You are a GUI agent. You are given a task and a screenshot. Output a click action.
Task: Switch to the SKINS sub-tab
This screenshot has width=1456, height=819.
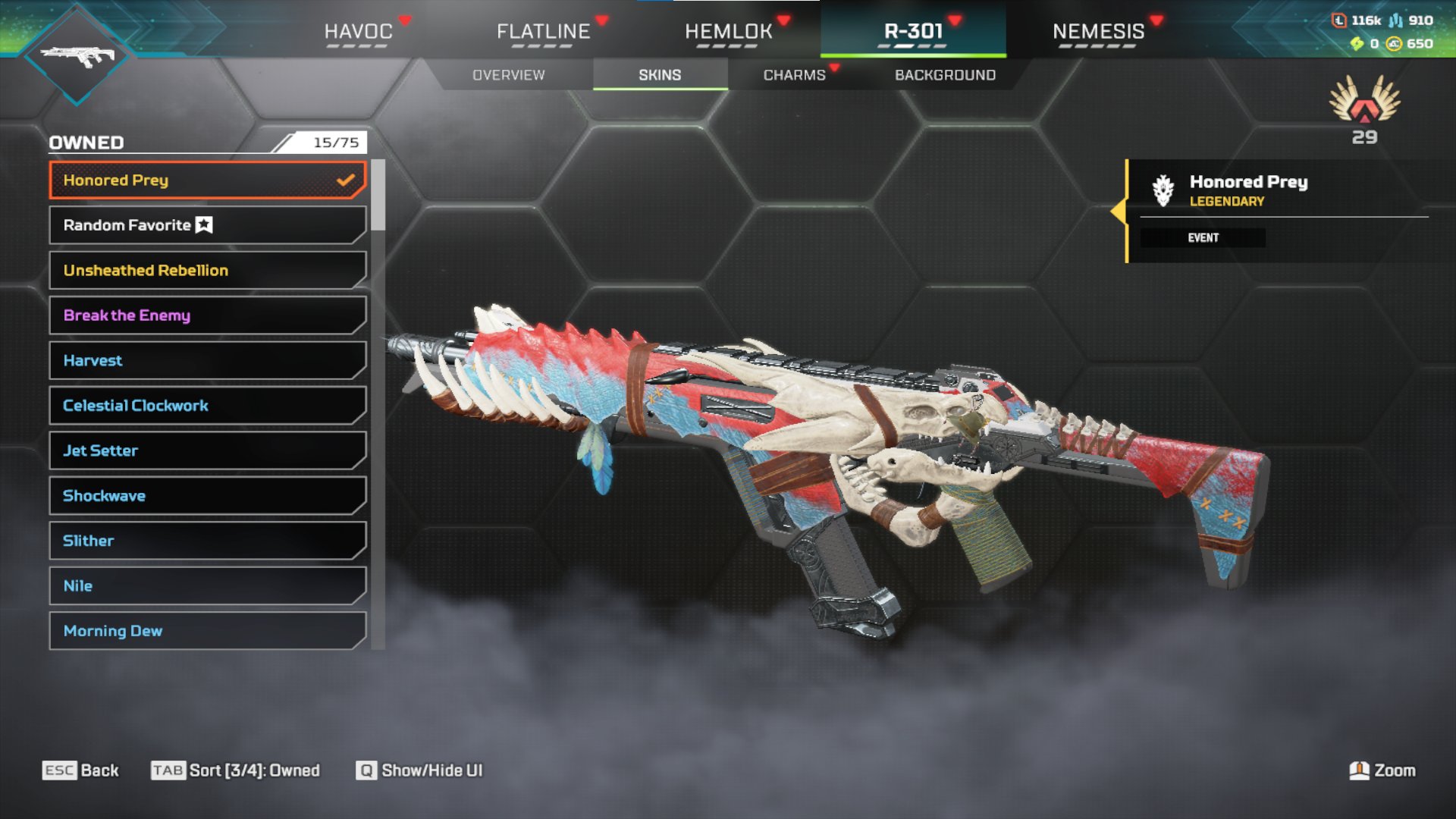[x=660, y=75]
